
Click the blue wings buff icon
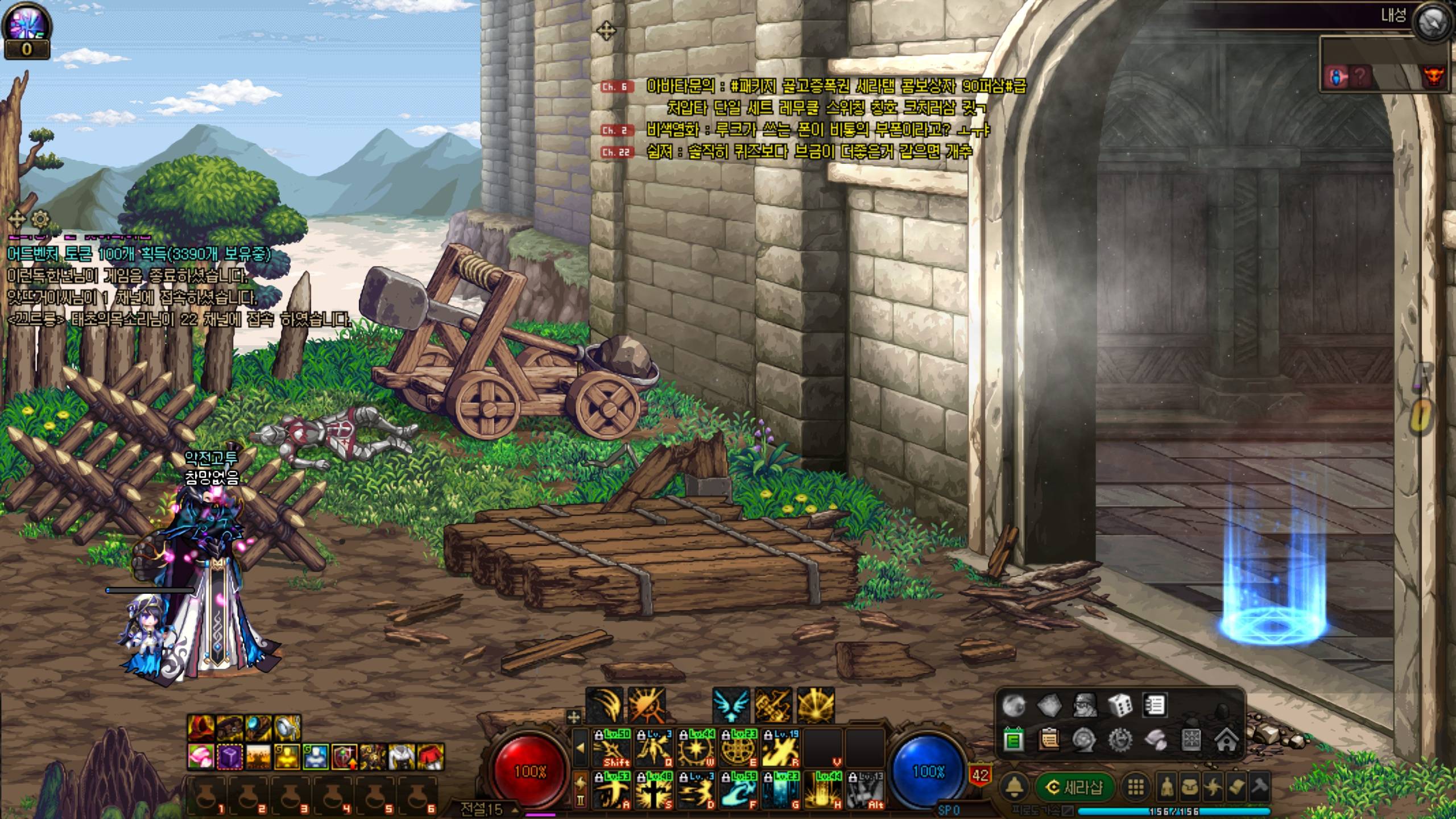[731, 705]
